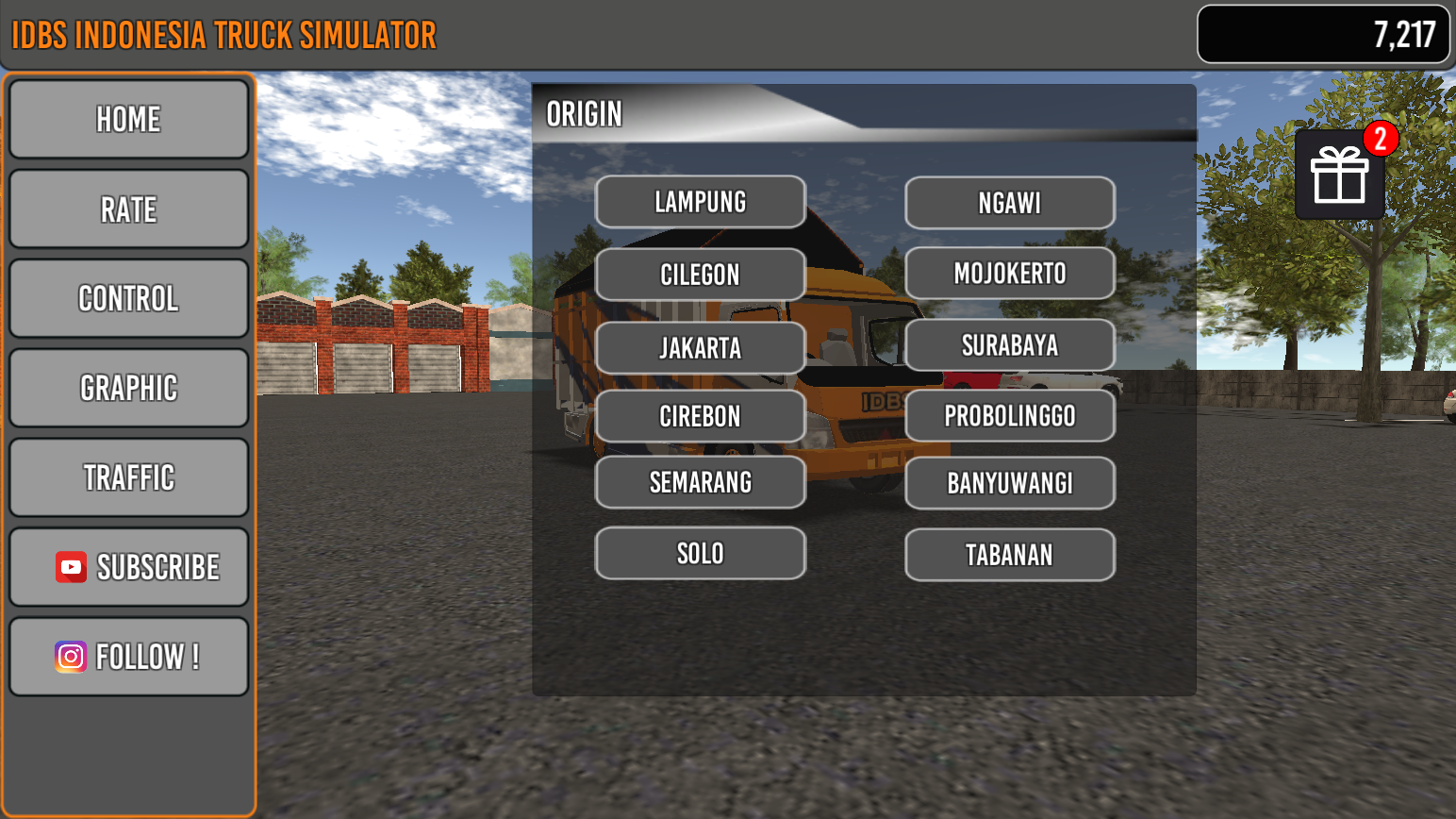1456x819 pixels.
Task: Click the IDBS Indonesia Truck Simulator title
Action: click(223, 34)
